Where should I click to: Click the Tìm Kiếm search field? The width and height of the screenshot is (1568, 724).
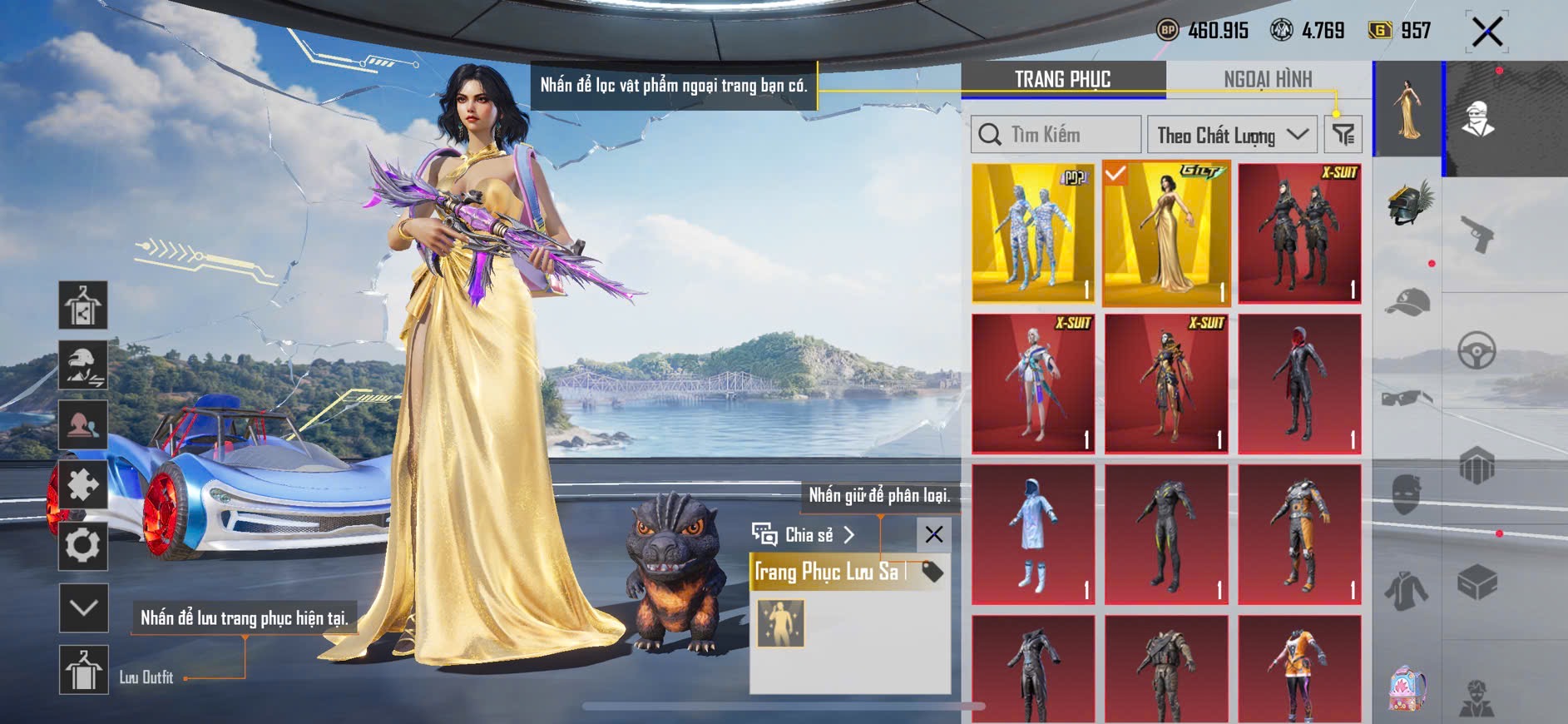point(1056,135)
